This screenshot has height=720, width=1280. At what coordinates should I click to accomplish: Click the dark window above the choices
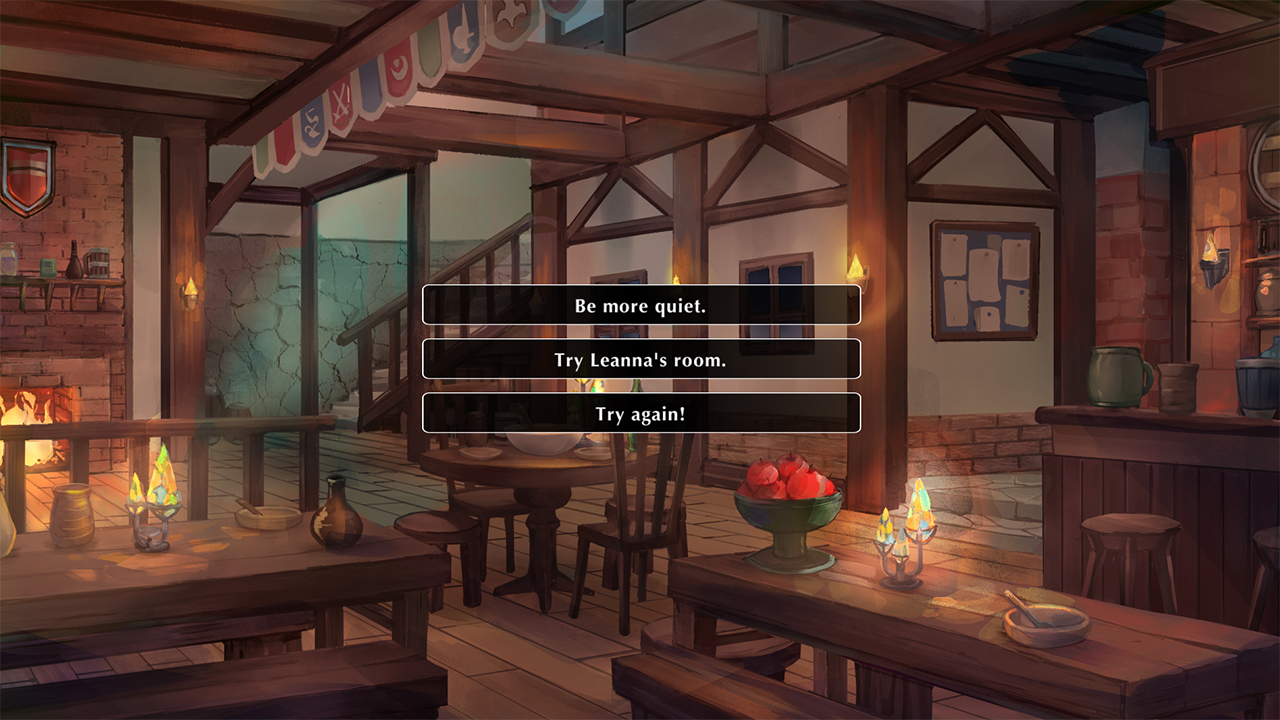click(775, 270)
